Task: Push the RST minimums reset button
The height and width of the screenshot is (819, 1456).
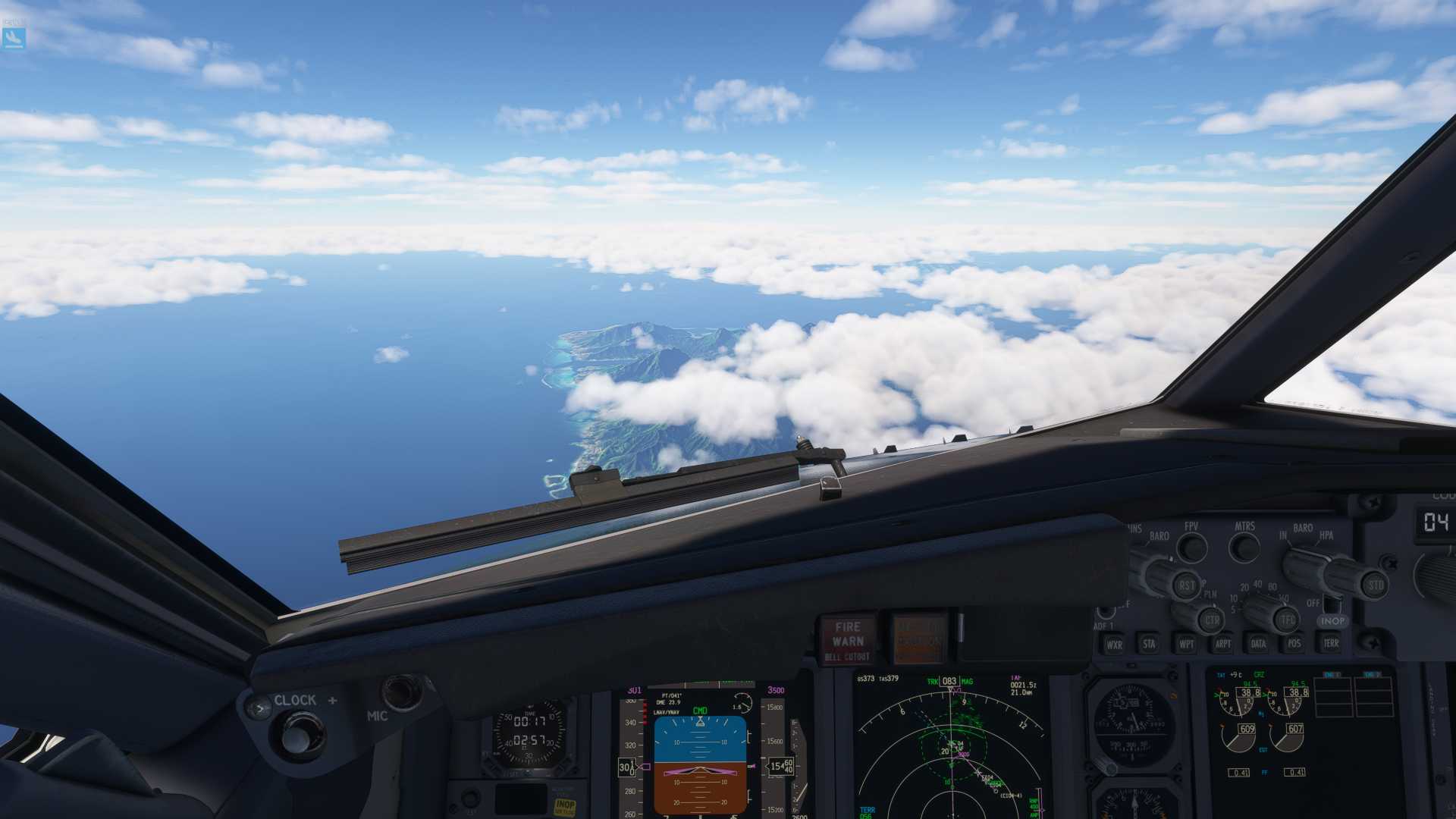Action: tap(1186, 585)
